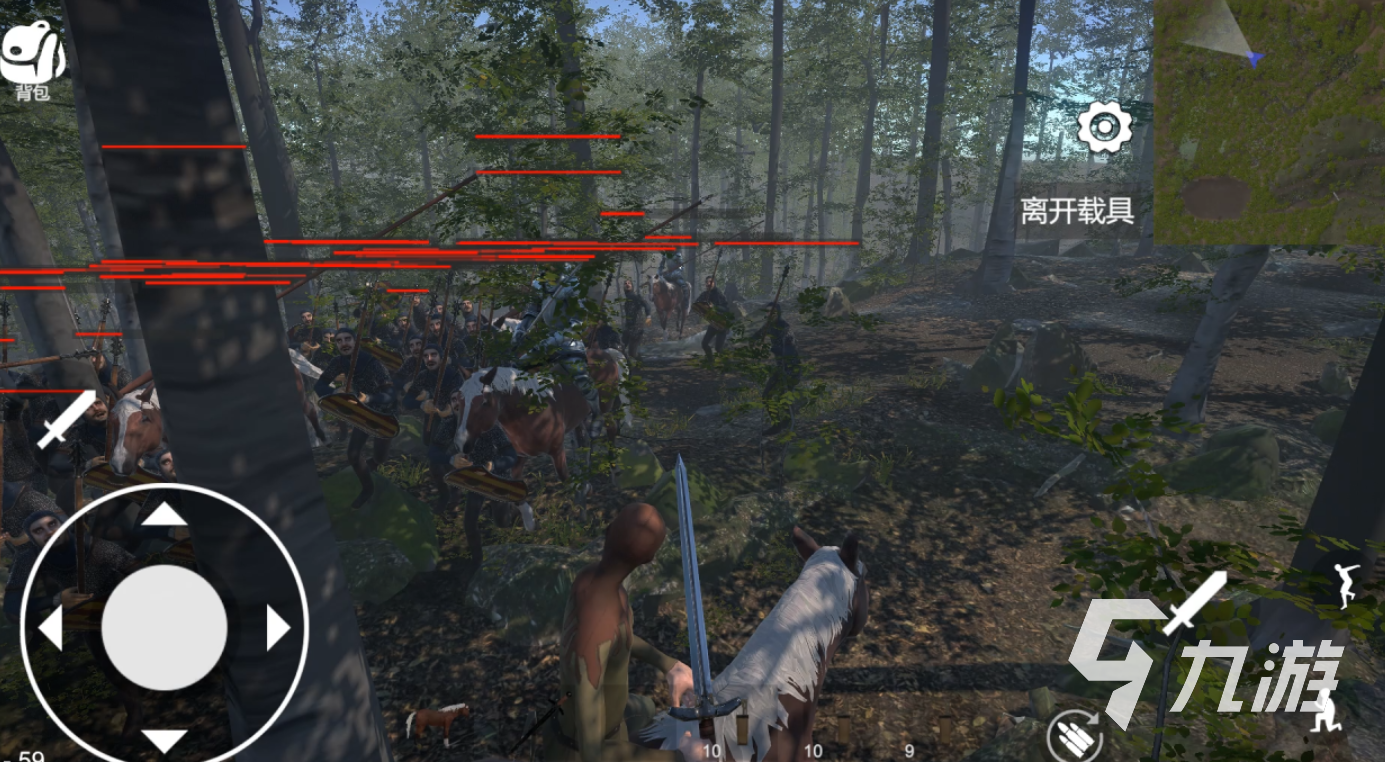Tap the joystick's left arrow
The image size is (1385, 762).
(51, 628)
